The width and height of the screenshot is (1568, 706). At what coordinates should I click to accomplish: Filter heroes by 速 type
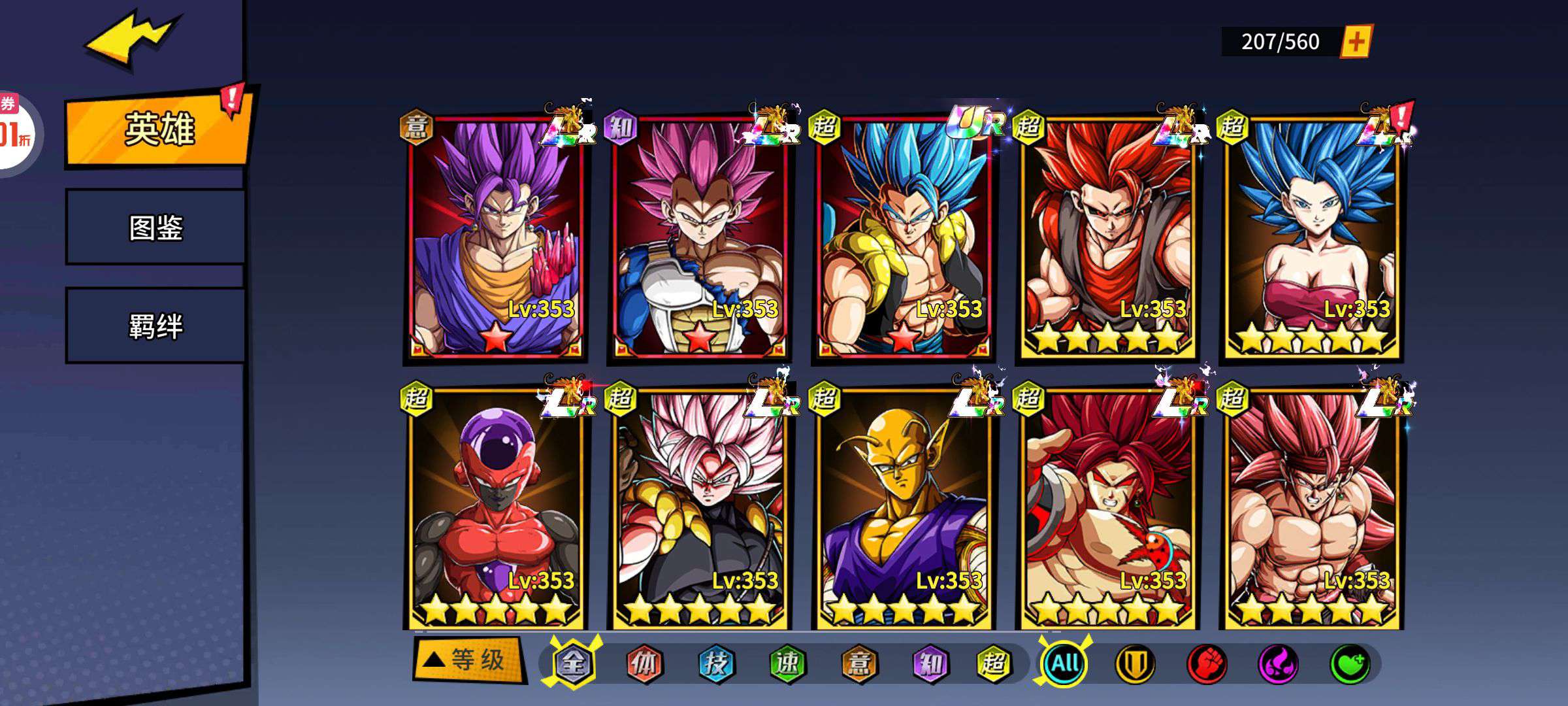(787, 664)
